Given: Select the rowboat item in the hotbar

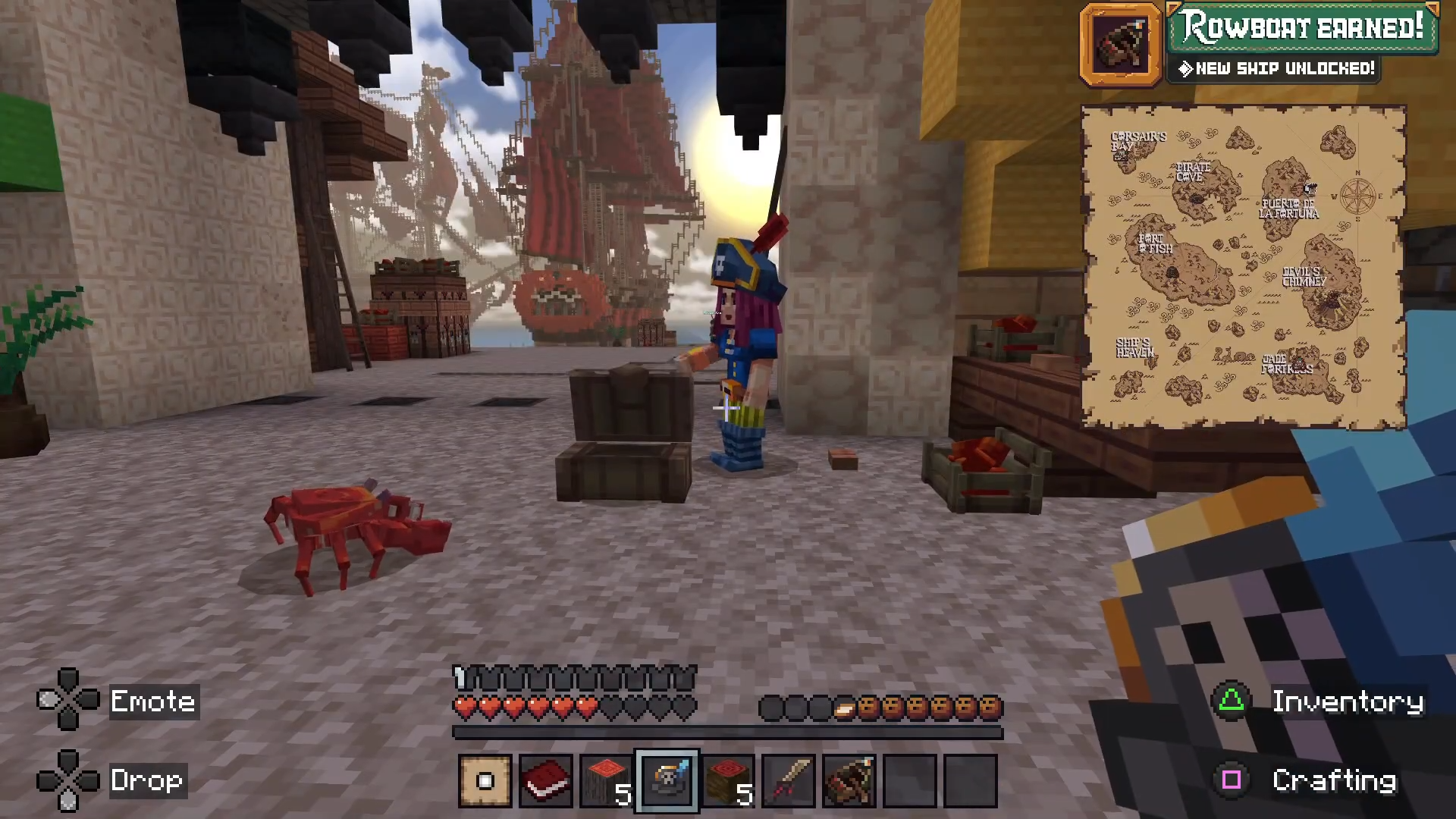Looking at the screenshot, I should [x=849, y=780].
